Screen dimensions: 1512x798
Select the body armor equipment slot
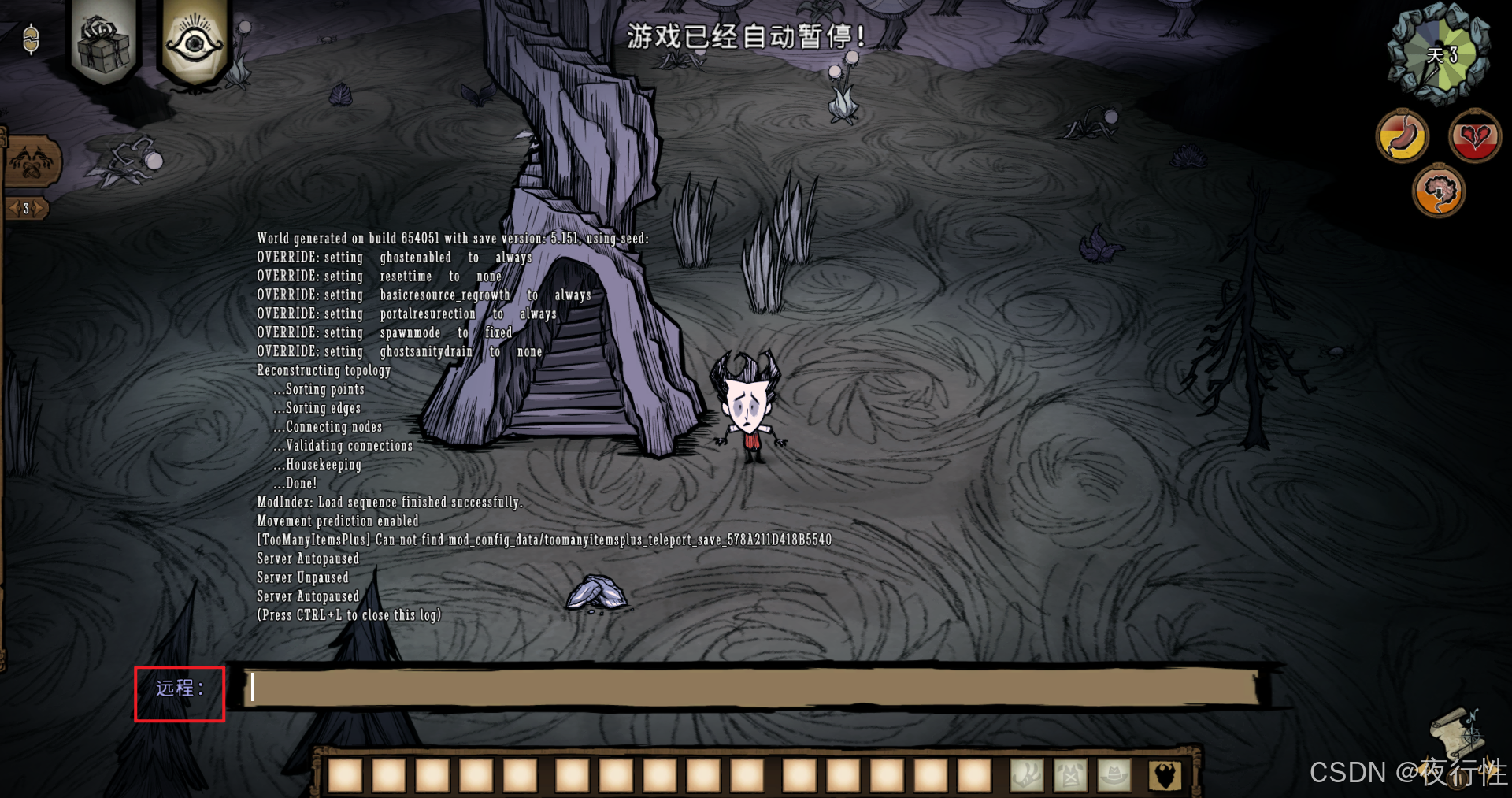tap(1070, 776)
